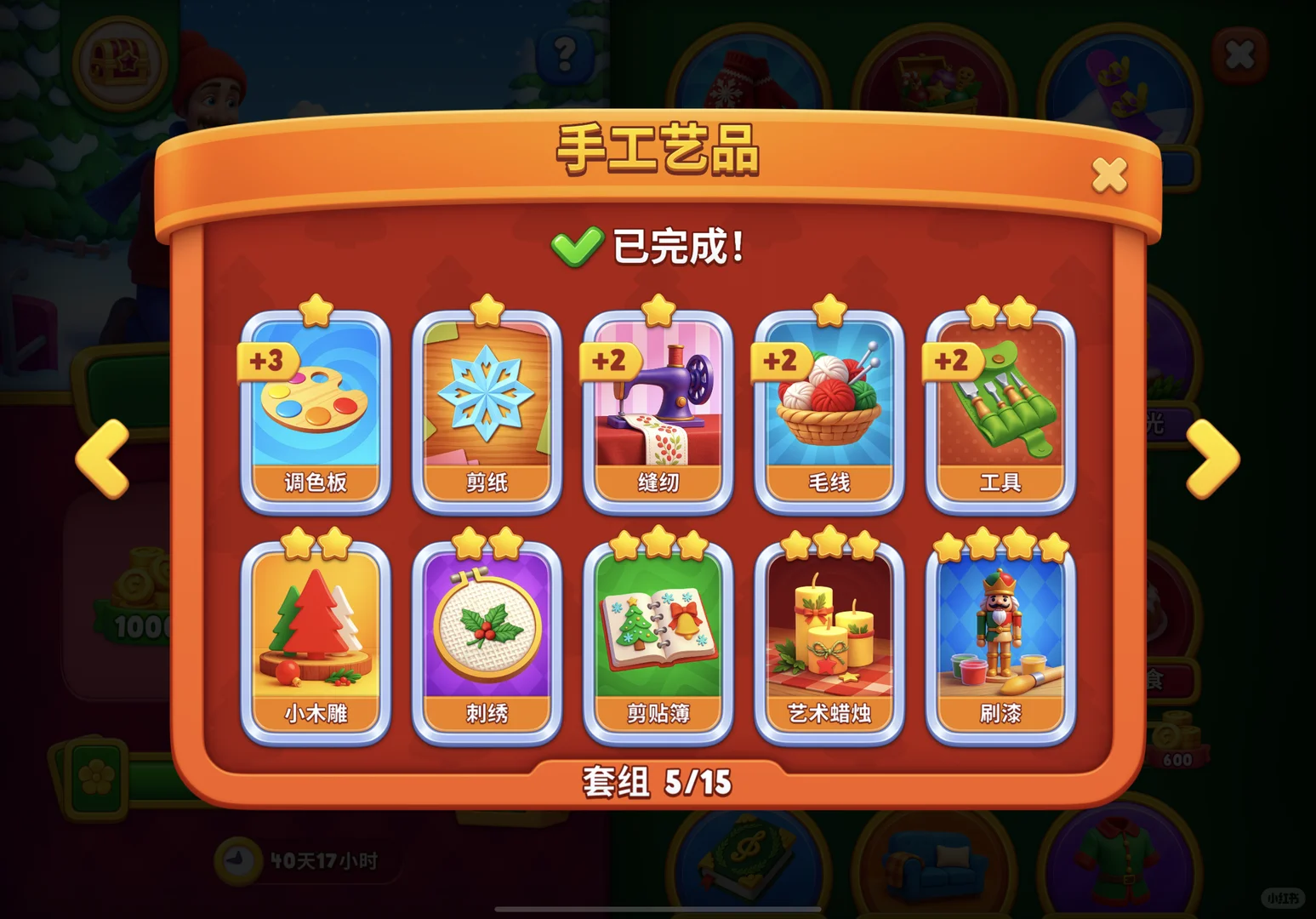
Task: Open the treasure chest in the top-left corner
Action: 119,60
